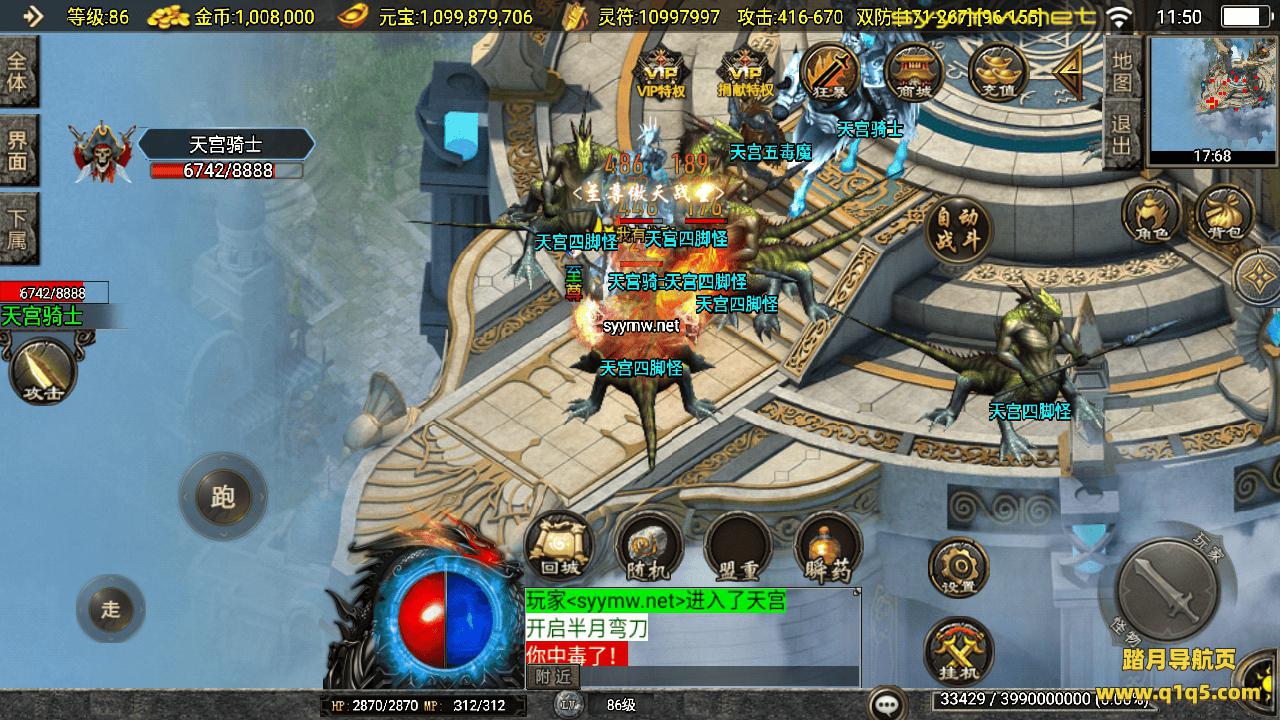Open the 充值 recharge icon
This screenshot has width=1280, height=720.
[x=999, y=72]
